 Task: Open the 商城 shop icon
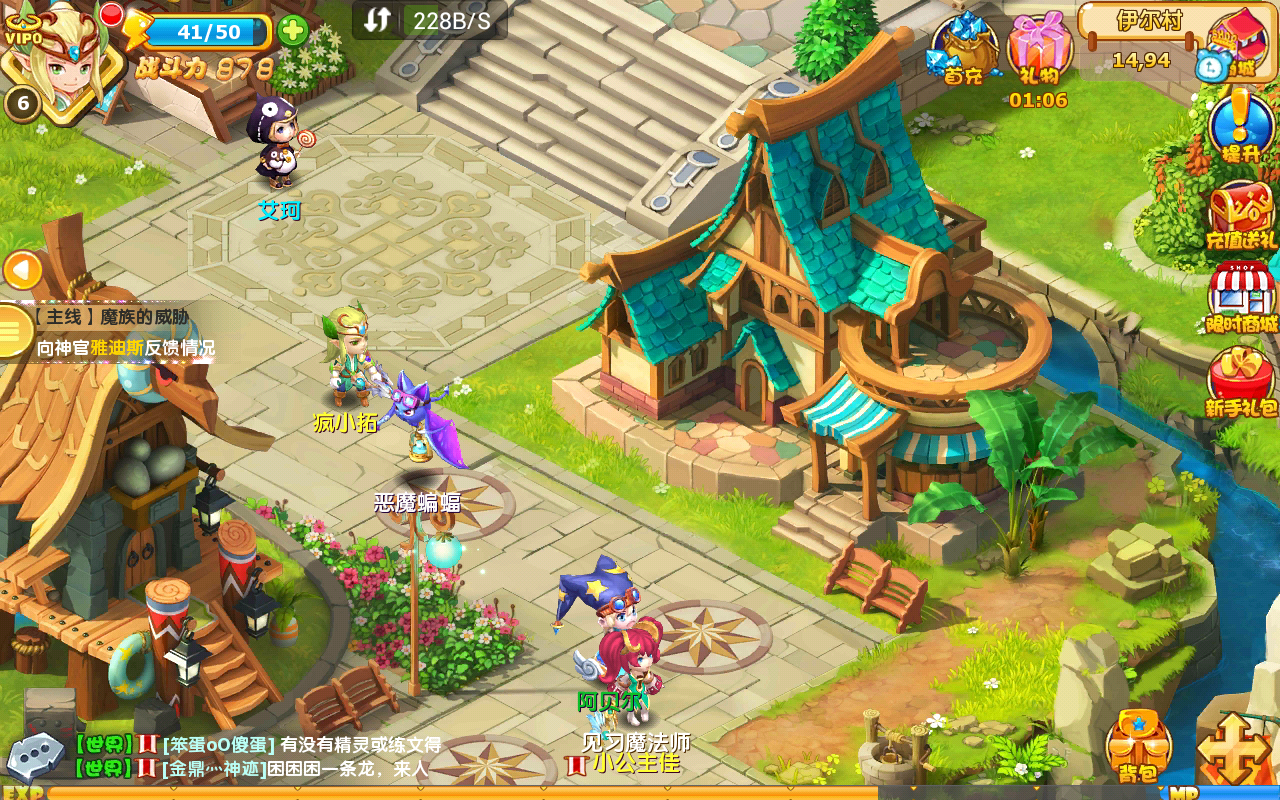[1236, 45]
